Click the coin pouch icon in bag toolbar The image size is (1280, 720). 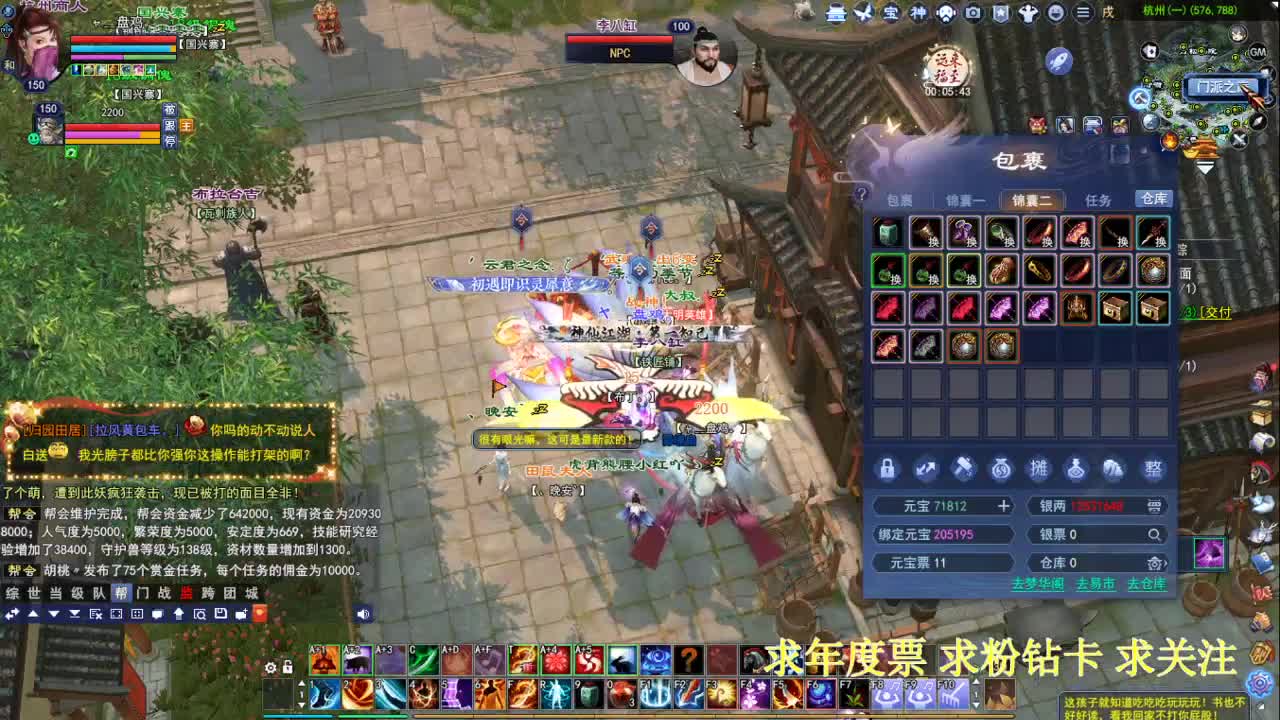coord(1001,467)
